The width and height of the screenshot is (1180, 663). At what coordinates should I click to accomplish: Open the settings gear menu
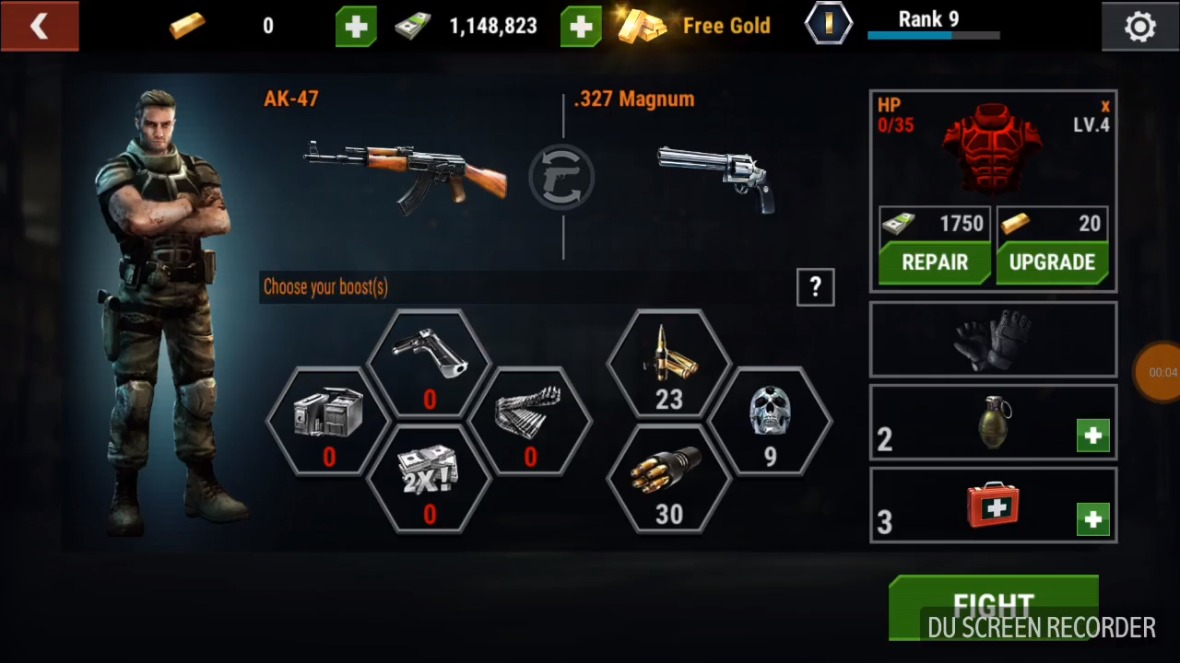1139,27
